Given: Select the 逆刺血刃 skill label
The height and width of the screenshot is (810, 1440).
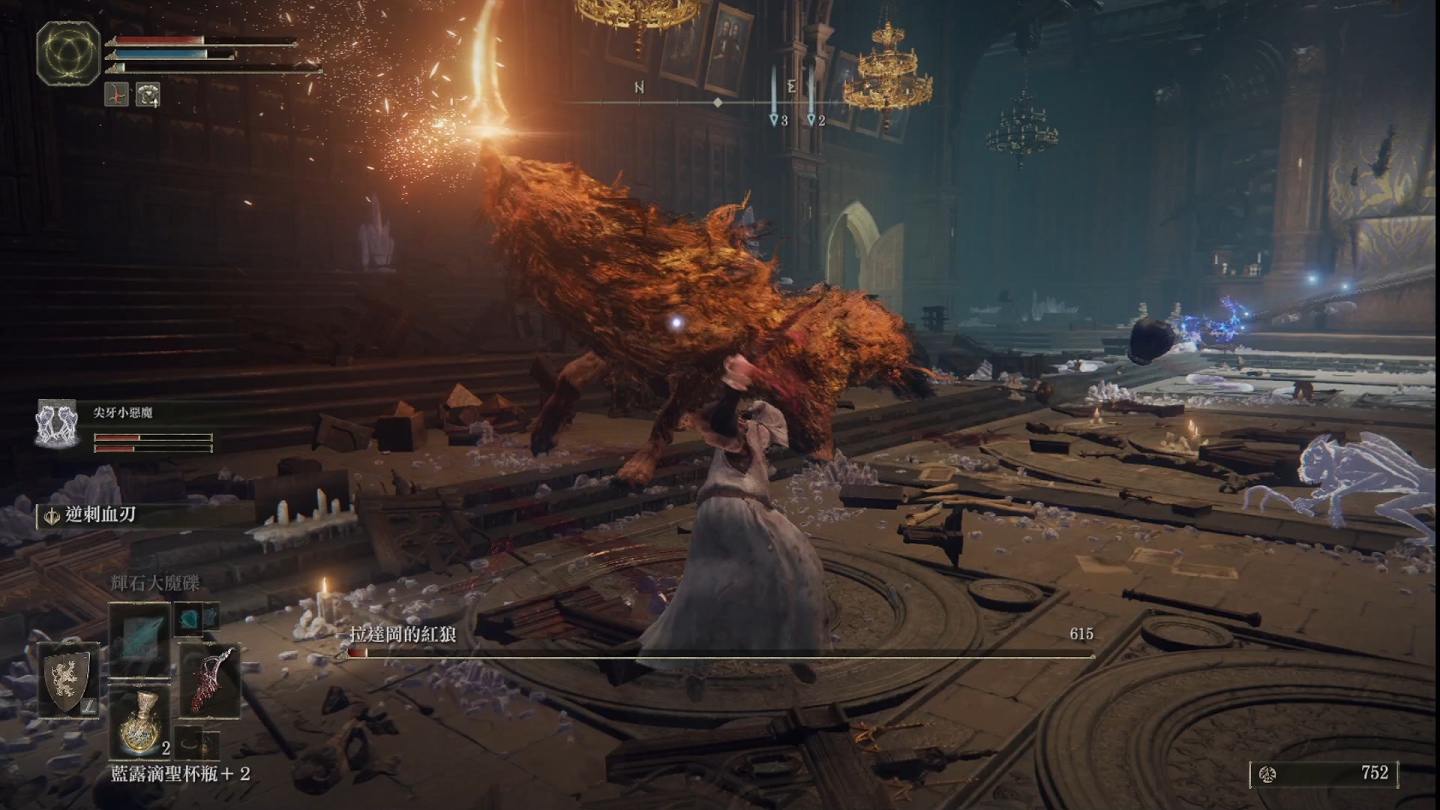Looking at the screenshot, I should 100,515.
